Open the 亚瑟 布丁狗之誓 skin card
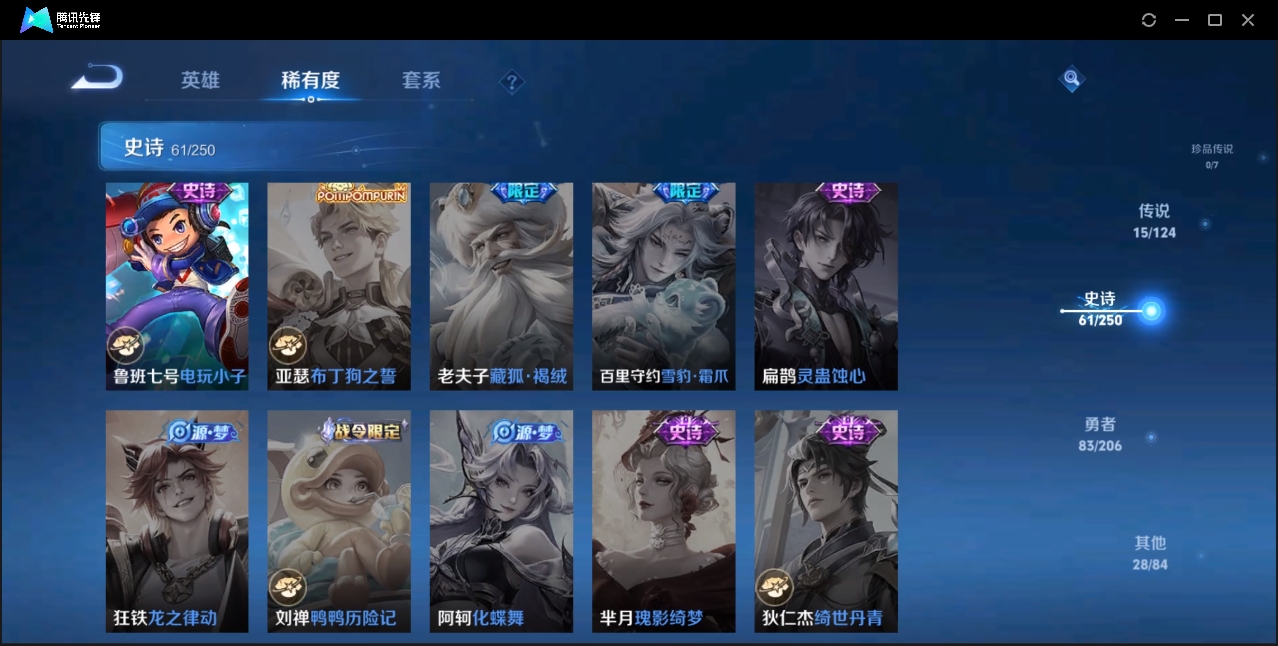 pyautogui.click(x=339, y=286)
